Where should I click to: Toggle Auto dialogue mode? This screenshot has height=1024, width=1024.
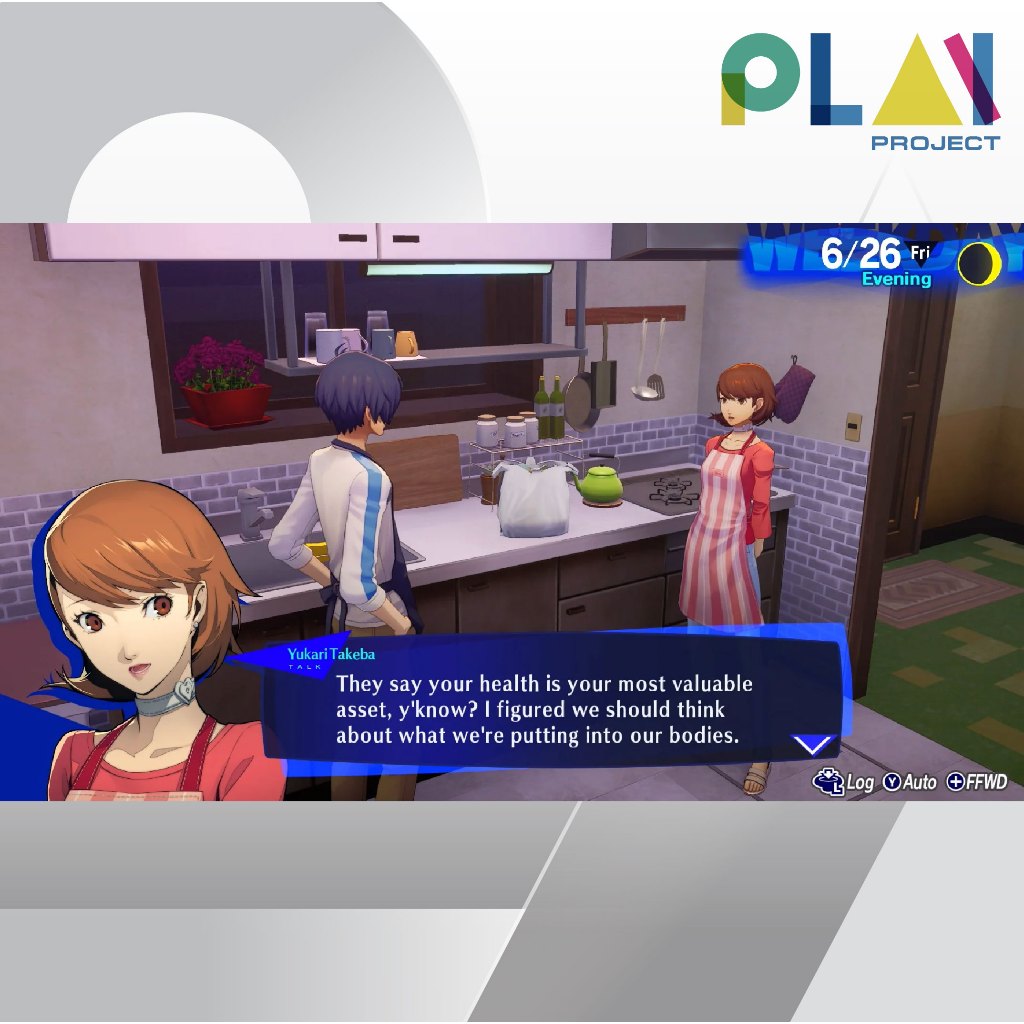[x=910, y=782]
